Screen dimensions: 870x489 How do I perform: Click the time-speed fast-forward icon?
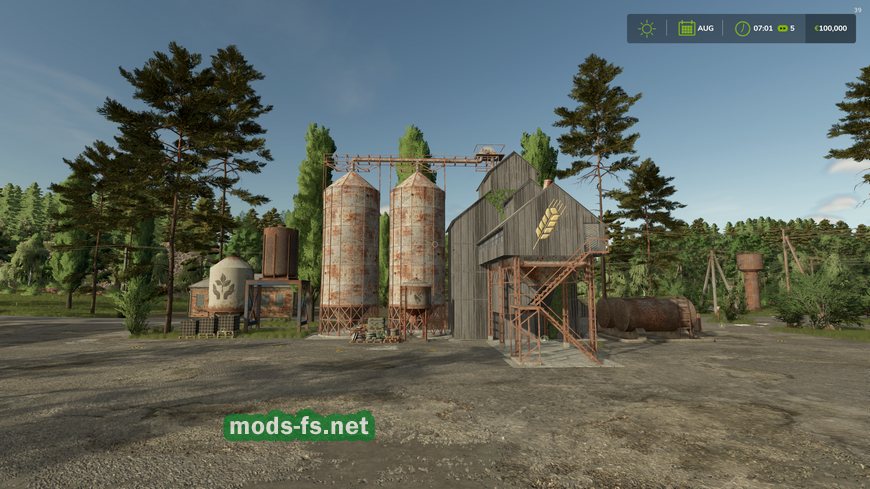782,28
